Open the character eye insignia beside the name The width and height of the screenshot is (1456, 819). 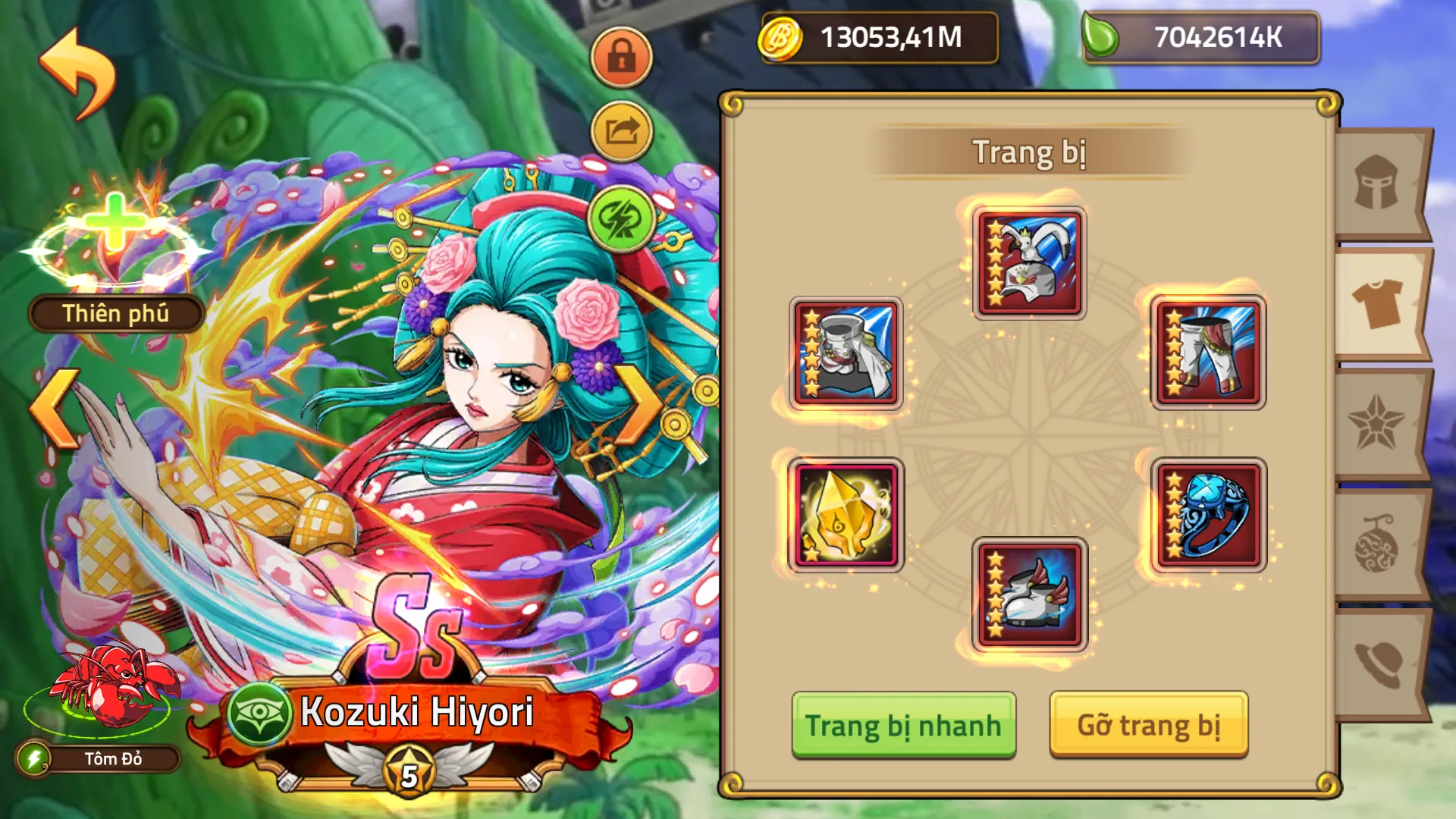tap(261, 713)
